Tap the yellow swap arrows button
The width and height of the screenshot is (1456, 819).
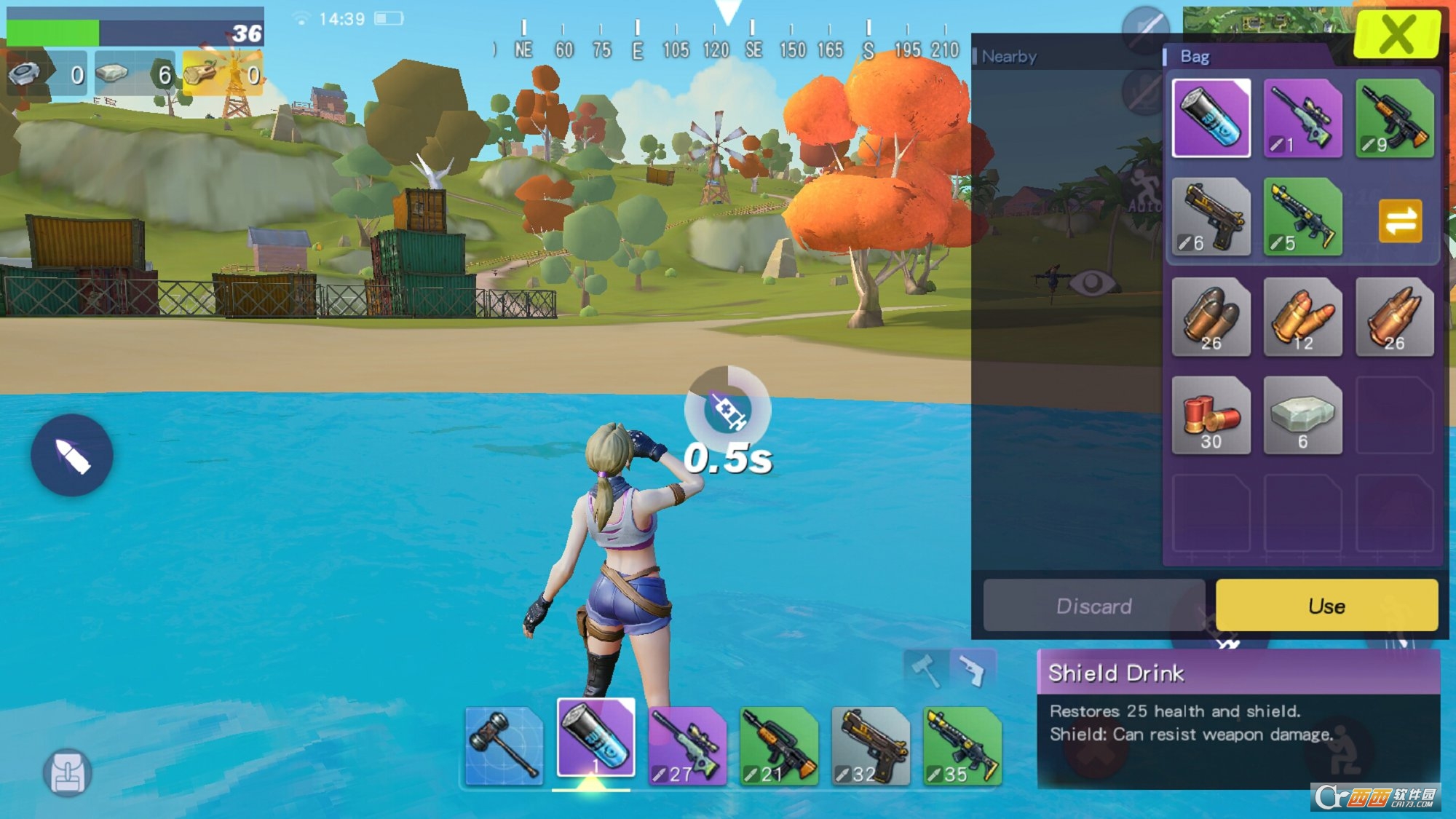point(1399,221)
